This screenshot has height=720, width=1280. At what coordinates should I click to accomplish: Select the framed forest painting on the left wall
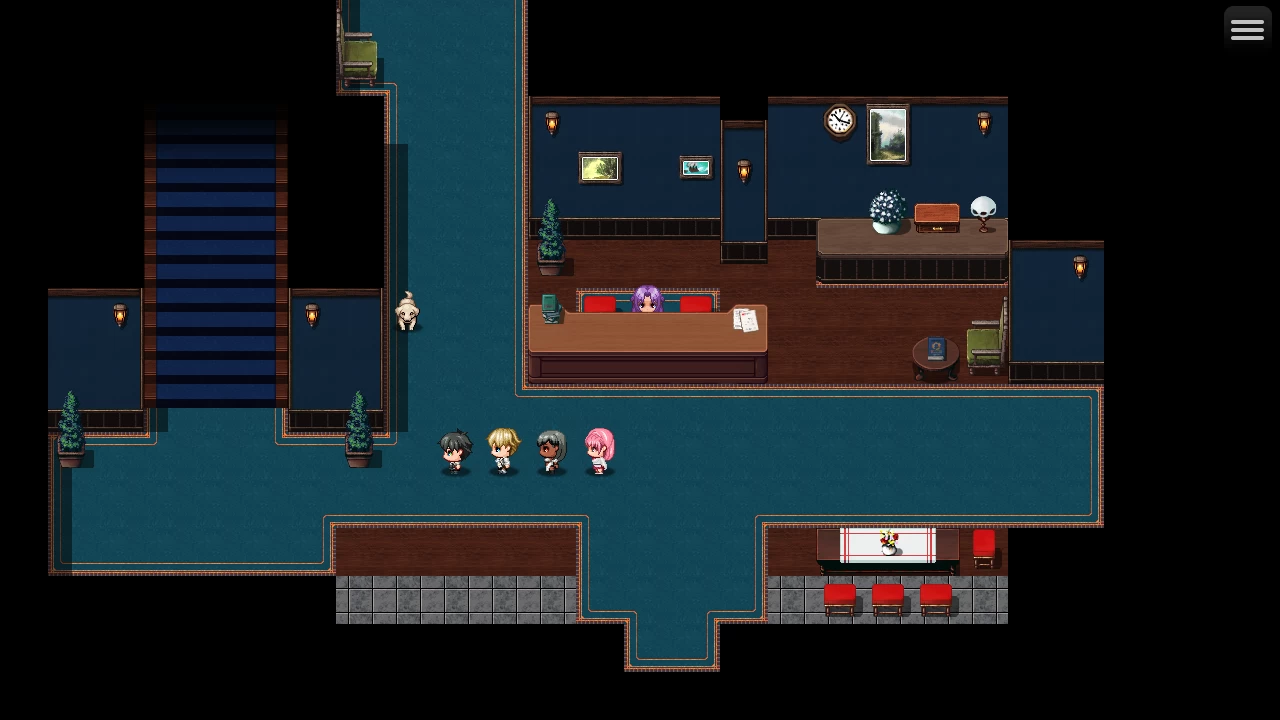(x=599, y=167)
